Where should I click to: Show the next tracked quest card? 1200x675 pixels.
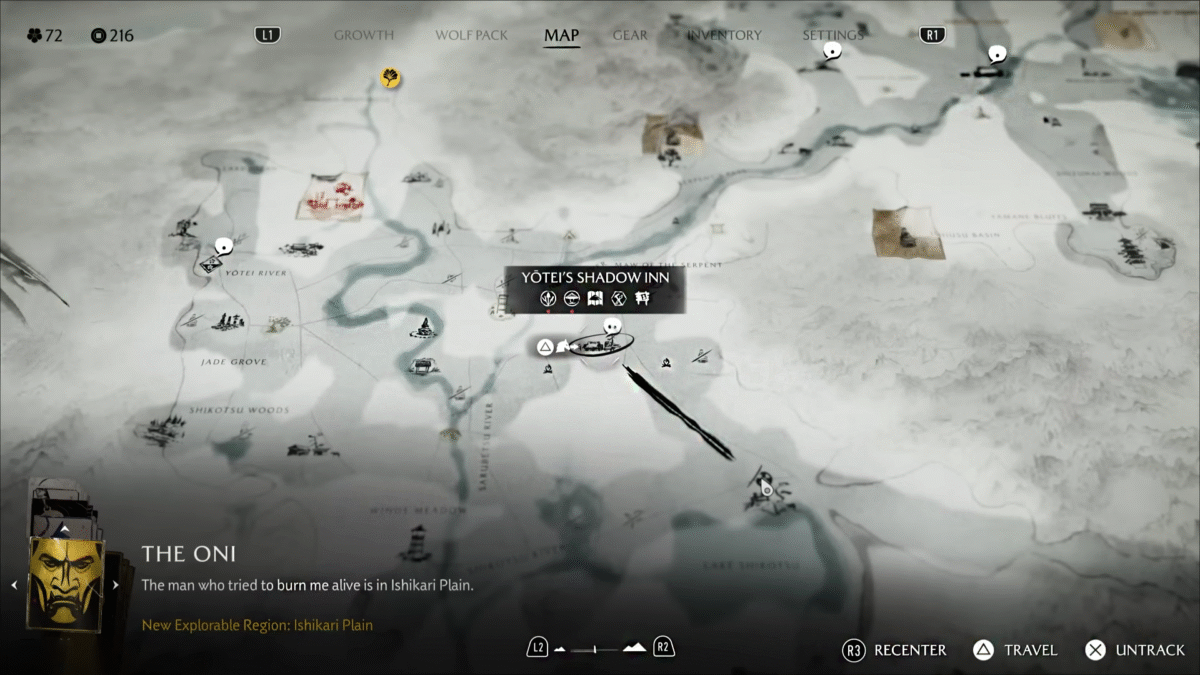(116, 585)
